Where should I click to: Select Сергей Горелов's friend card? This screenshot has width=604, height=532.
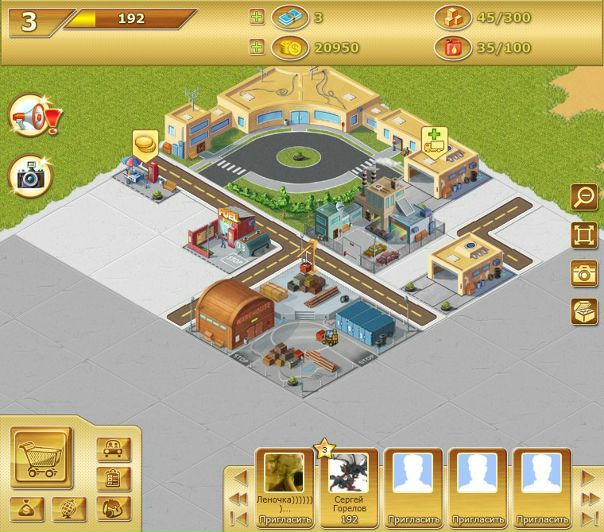[x=349, y=480]
